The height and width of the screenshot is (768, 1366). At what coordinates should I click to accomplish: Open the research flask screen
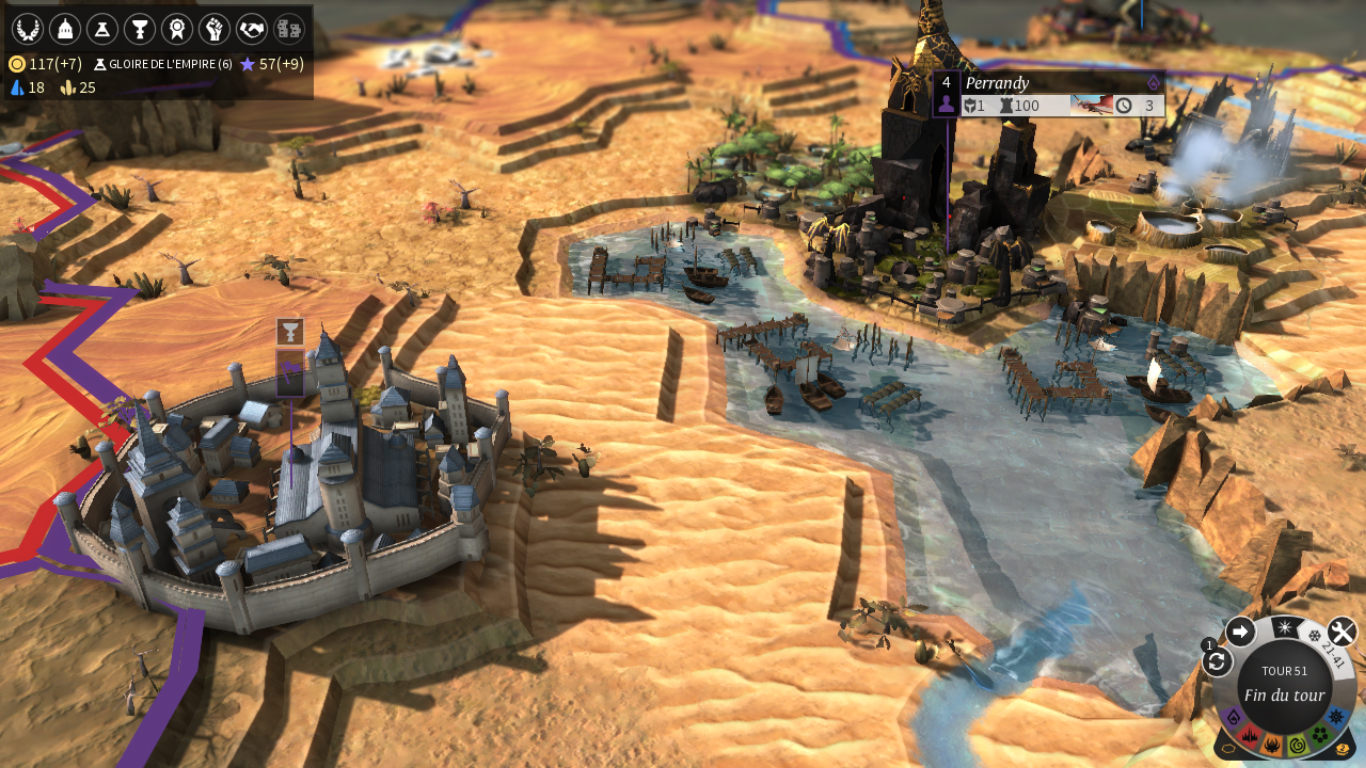[x=101, y=28]
